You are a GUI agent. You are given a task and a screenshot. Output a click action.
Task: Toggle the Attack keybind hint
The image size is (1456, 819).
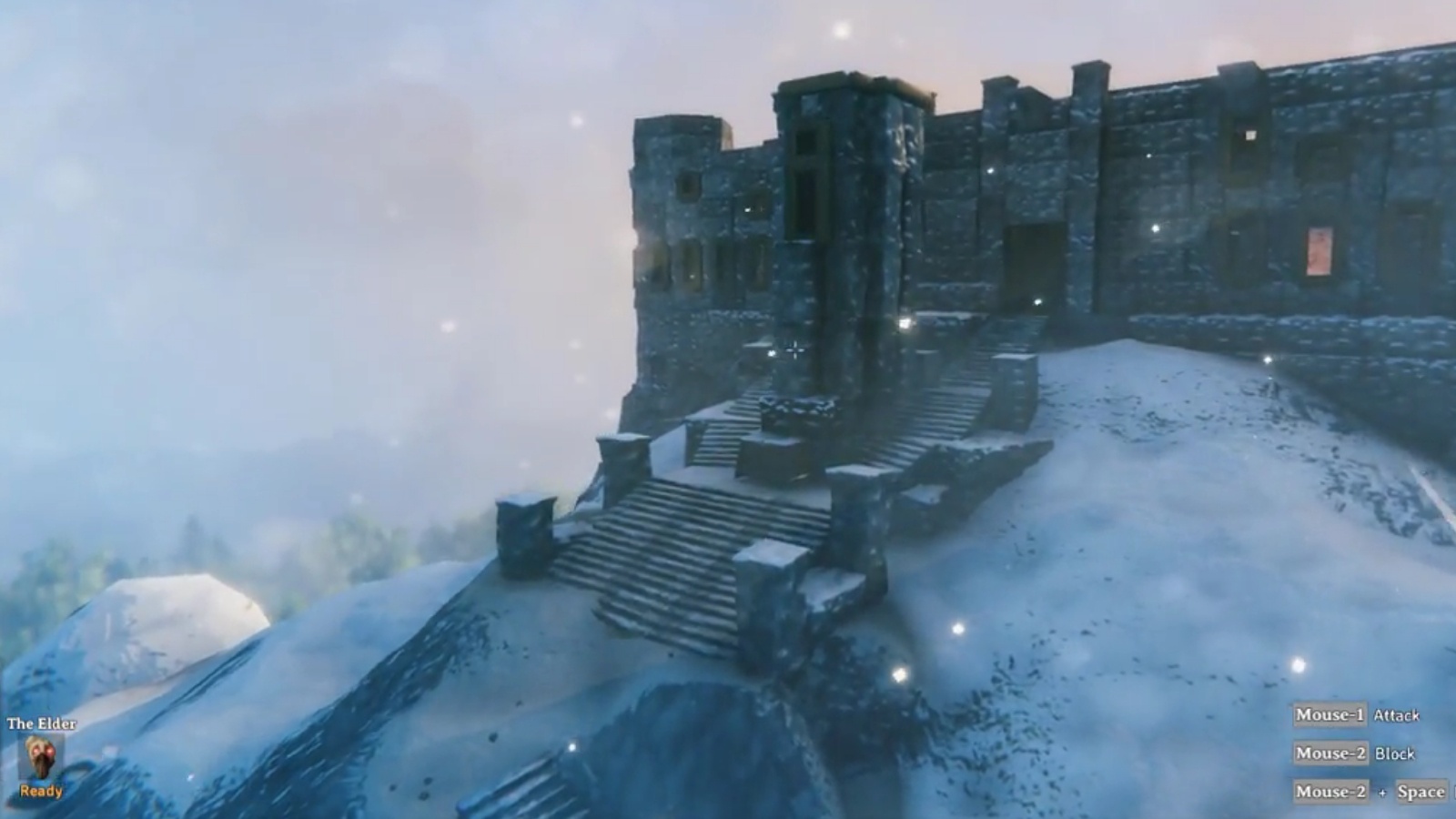pyautogui.click(x=1397, y=716)
